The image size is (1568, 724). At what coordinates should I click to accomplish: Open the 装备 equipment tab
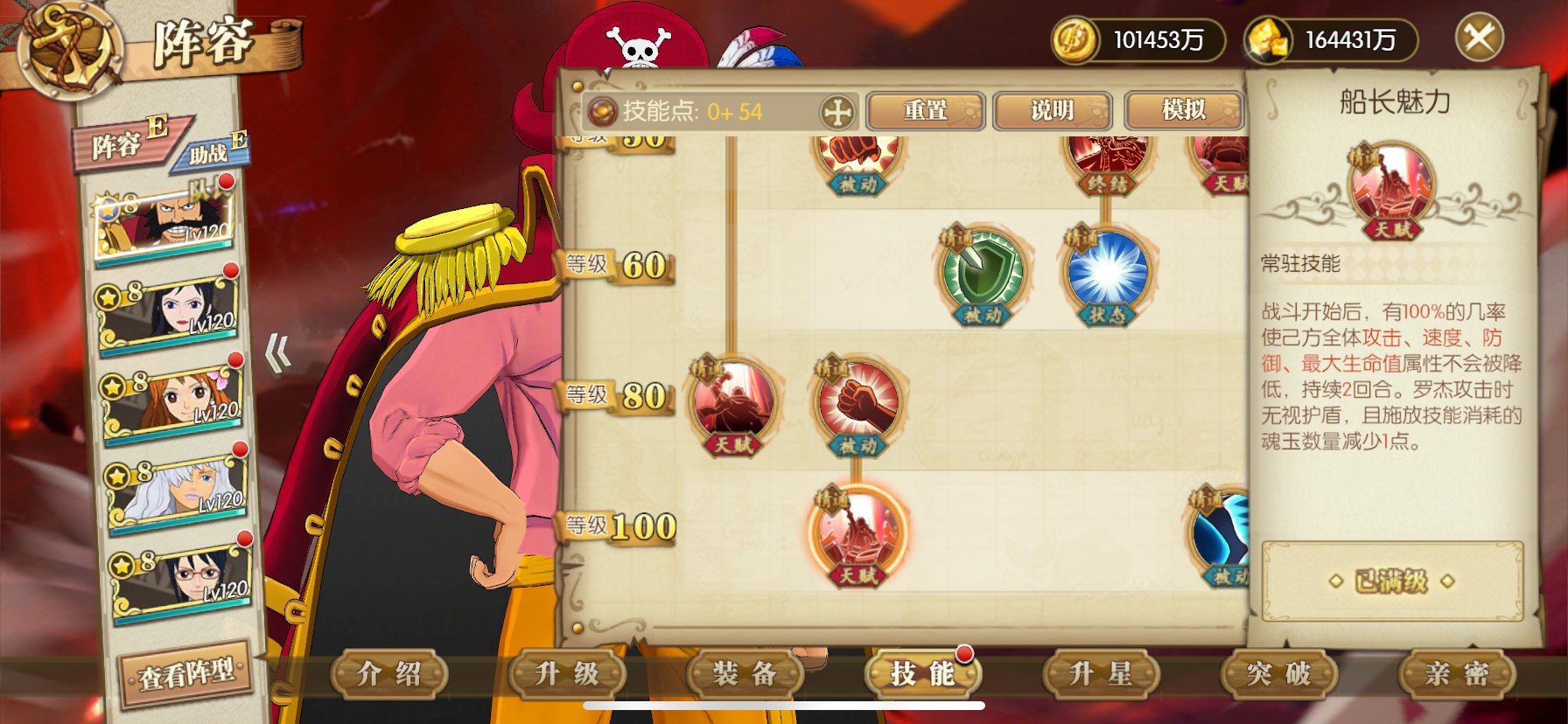[x=745, y=674]
